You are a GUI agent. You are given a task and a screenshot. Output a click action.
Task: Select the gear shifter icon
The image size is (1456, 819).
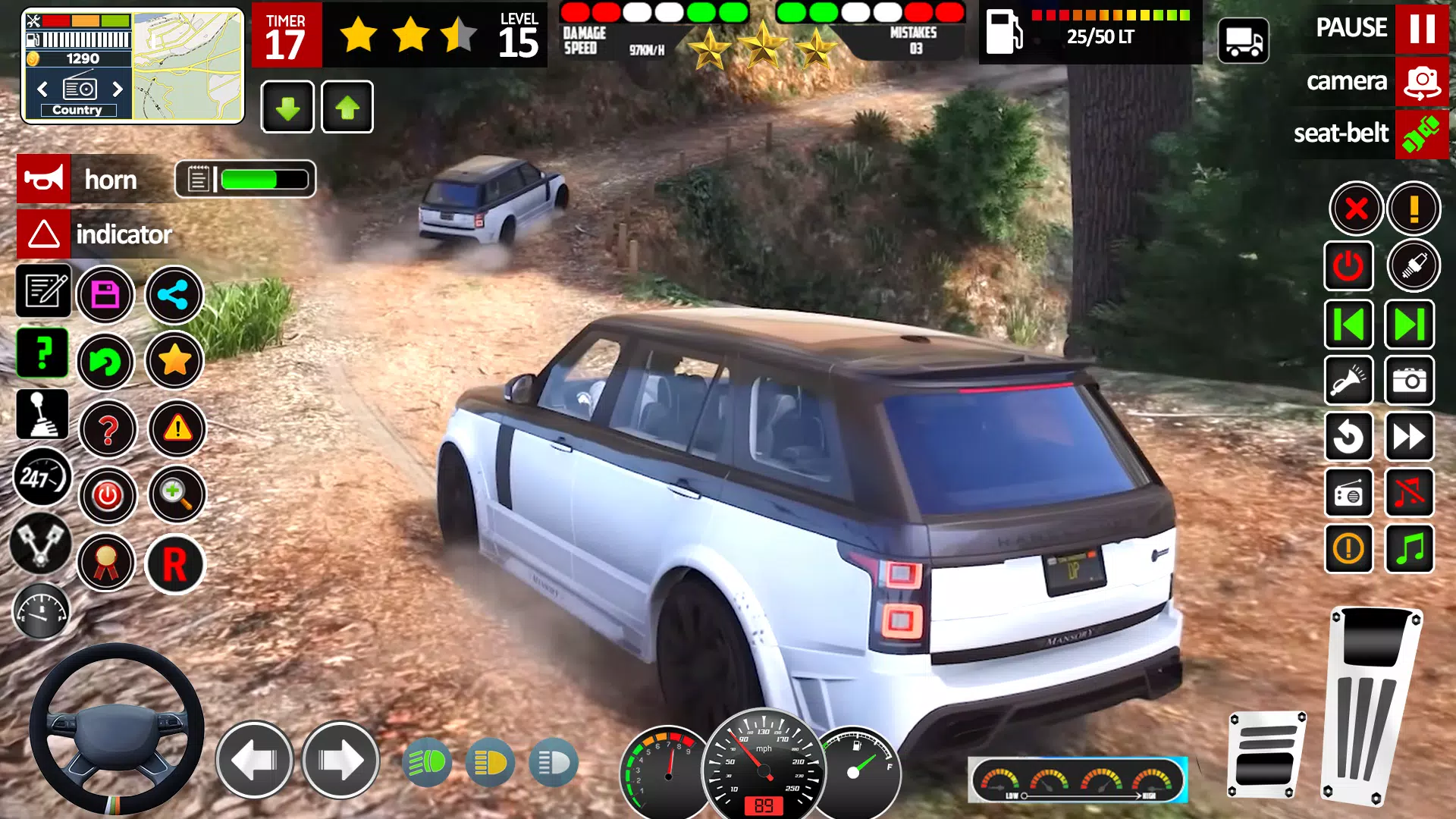click(43, 413)
